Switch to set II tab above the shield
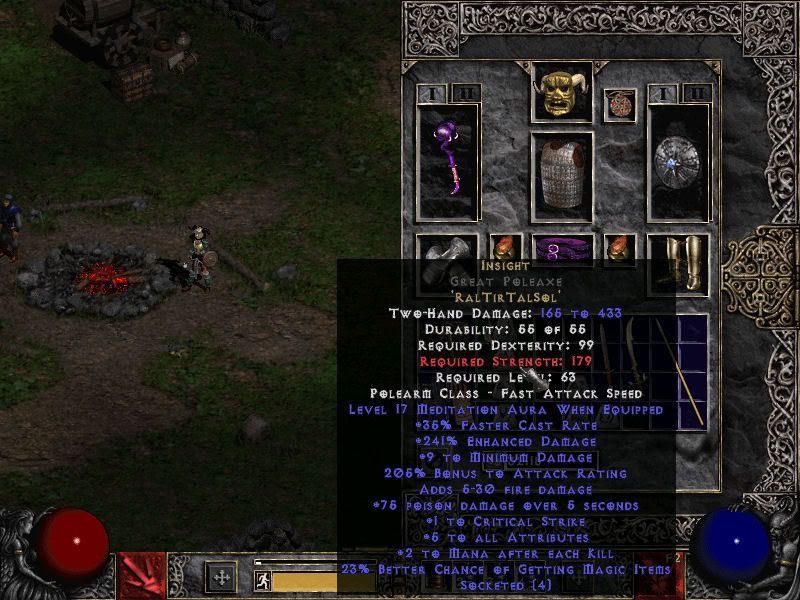Image resolution: width=800 pixels, height=600 pixels. point(696,93)
